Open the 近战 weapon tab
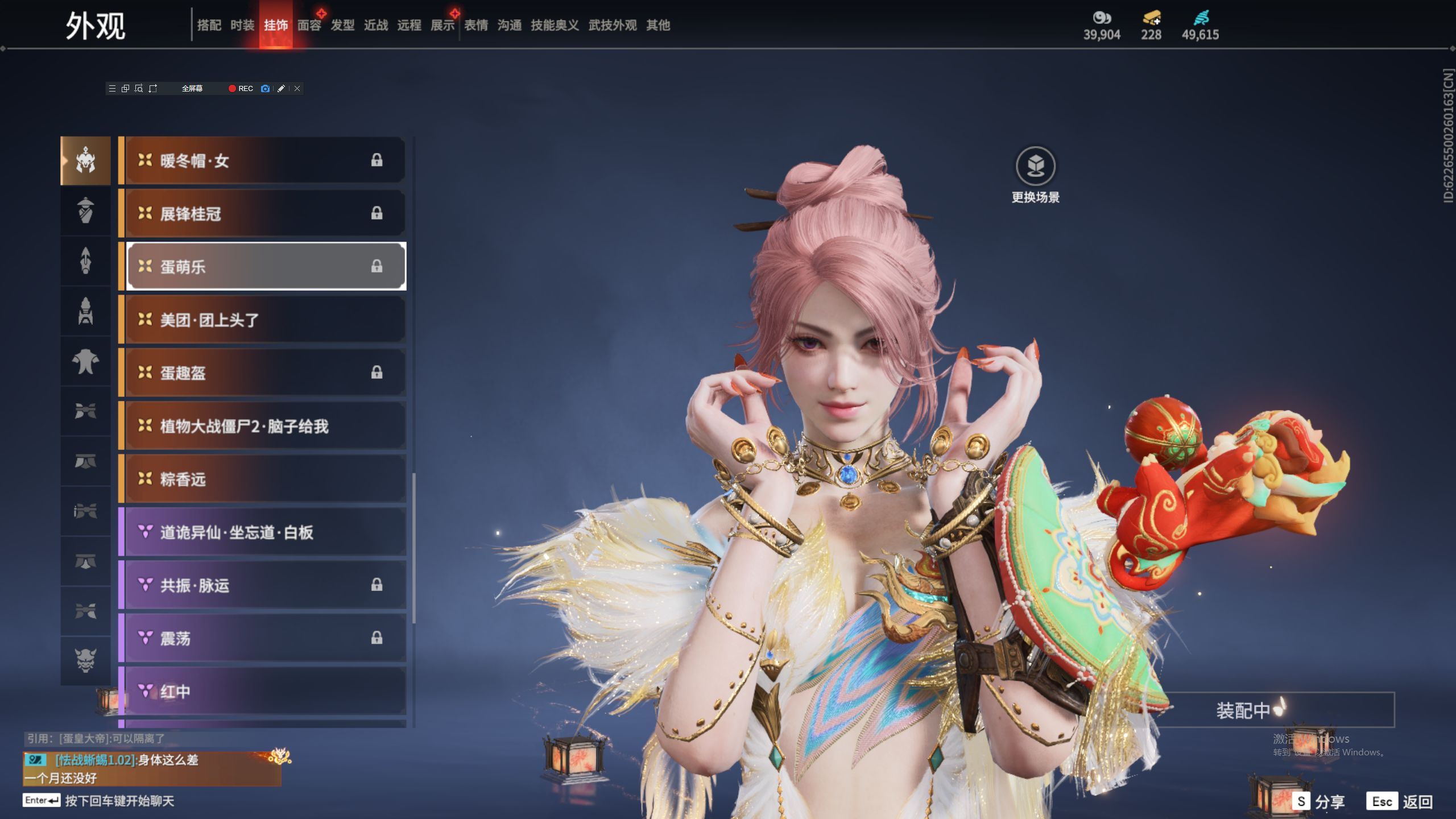The image size is (1456, 819). [376, 25]
